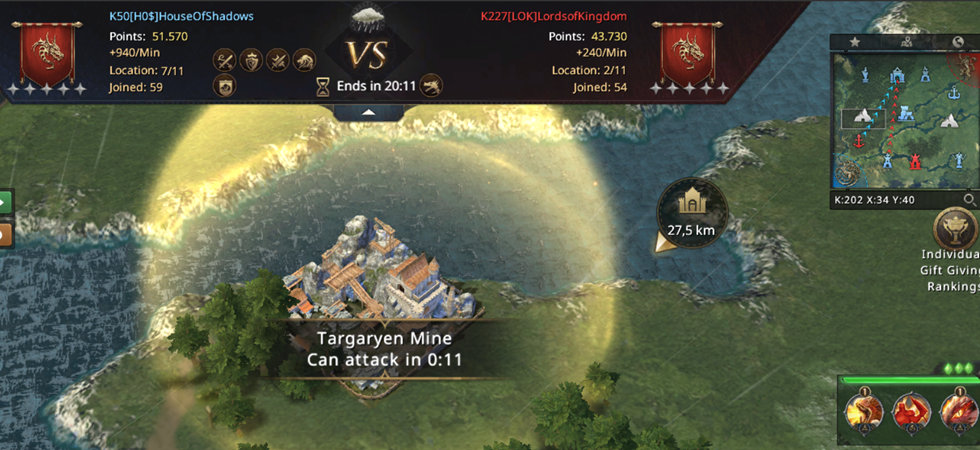This screenshot has width=980, height=450.
Task: Inspect the lion head buff icon
Action: [304, 59]
